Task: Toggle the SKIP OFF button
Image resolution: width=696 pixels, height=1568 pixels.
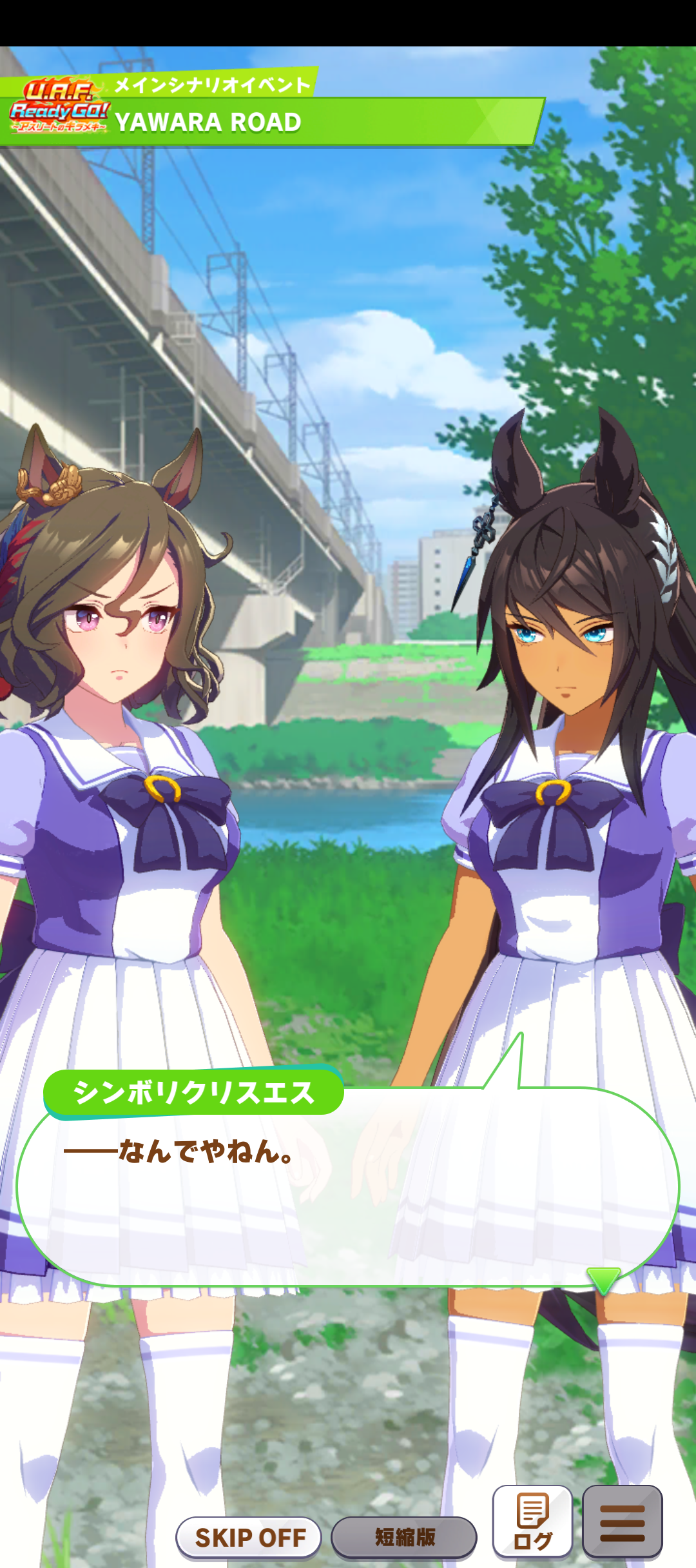Action: click(x=249, y=1537)
